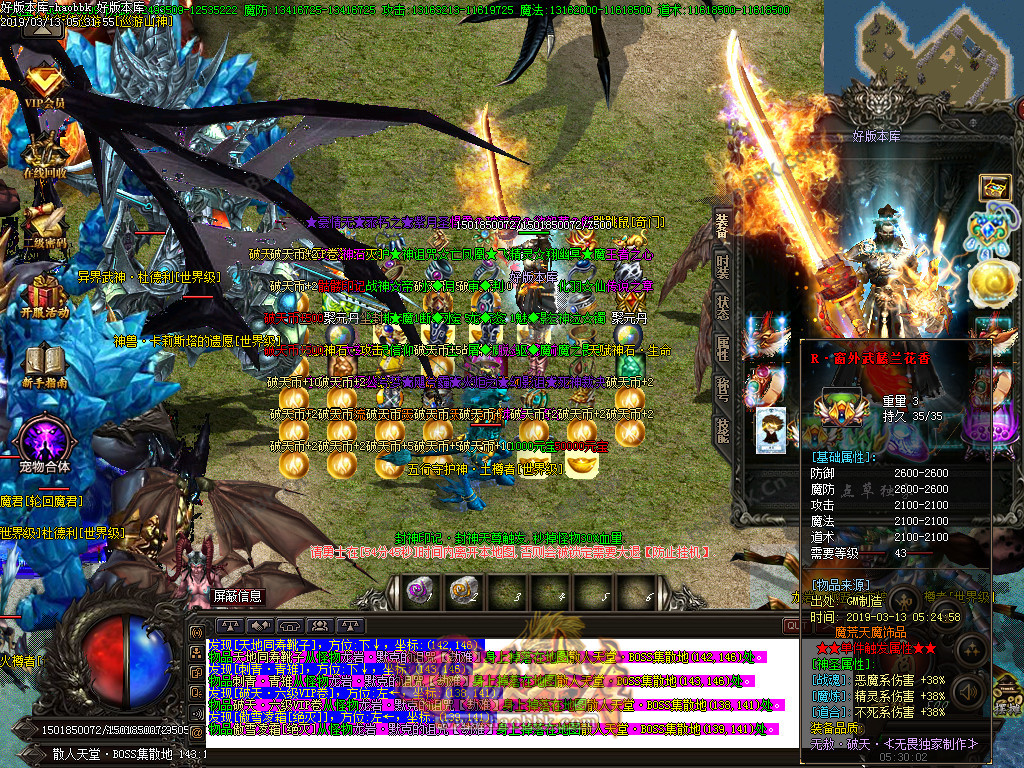Click the minimap in the corner

point(925,55)
